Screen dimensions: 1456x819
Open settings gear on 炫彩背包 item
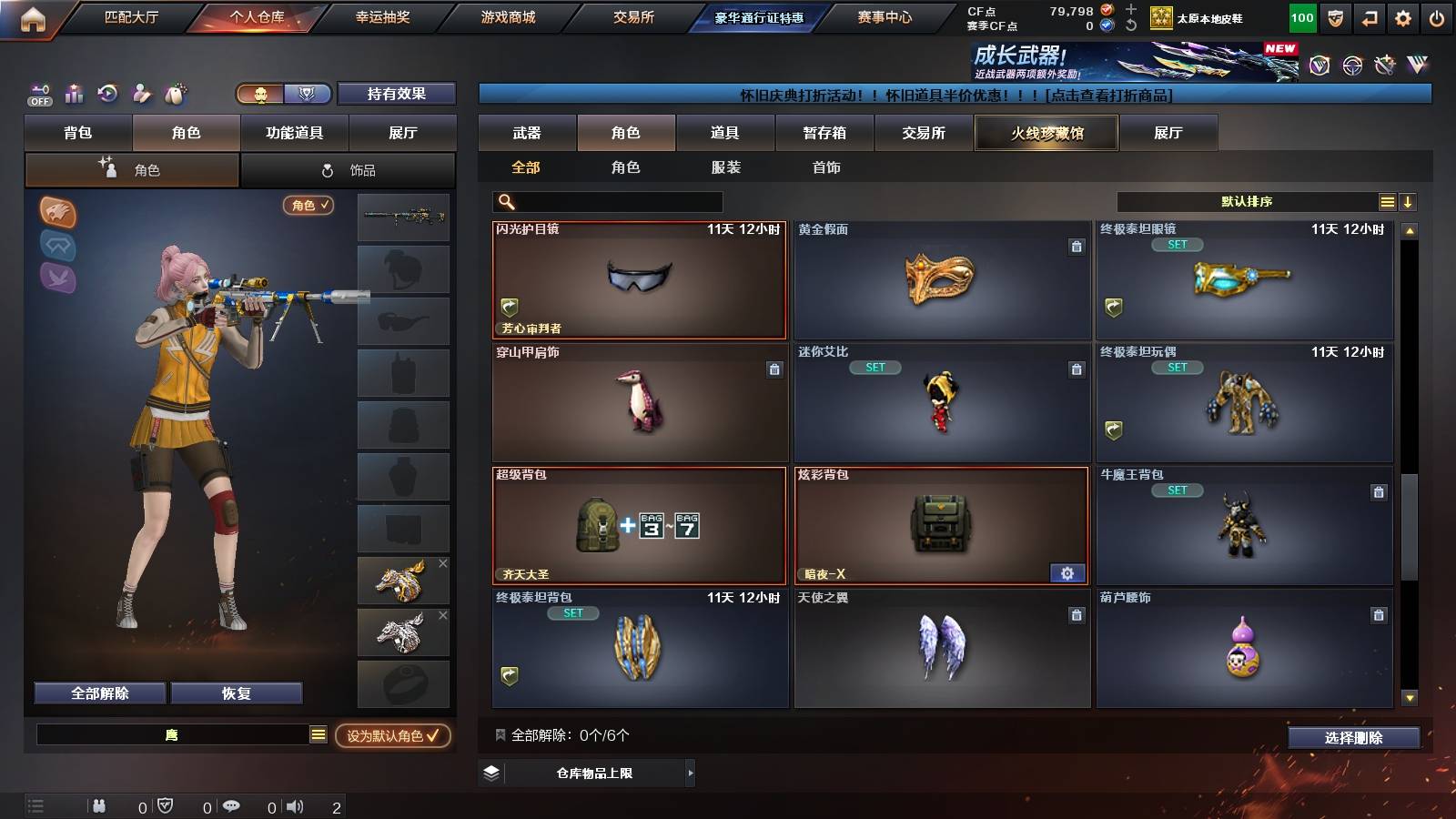(x=1067, y=573)
